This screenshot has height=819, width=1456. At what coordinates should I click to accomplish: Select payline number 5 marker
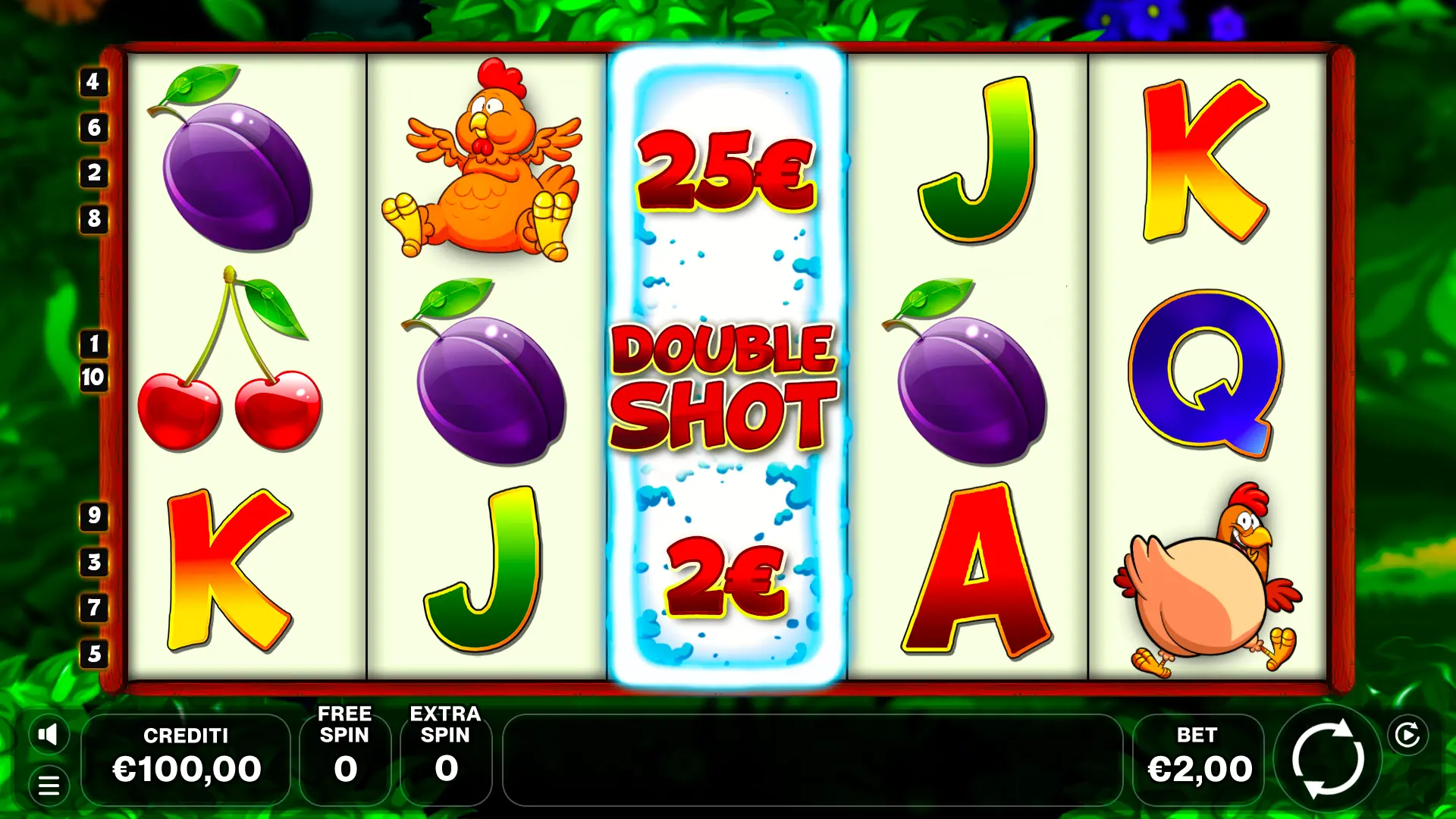pyautogui.click(x=94, y=654)
